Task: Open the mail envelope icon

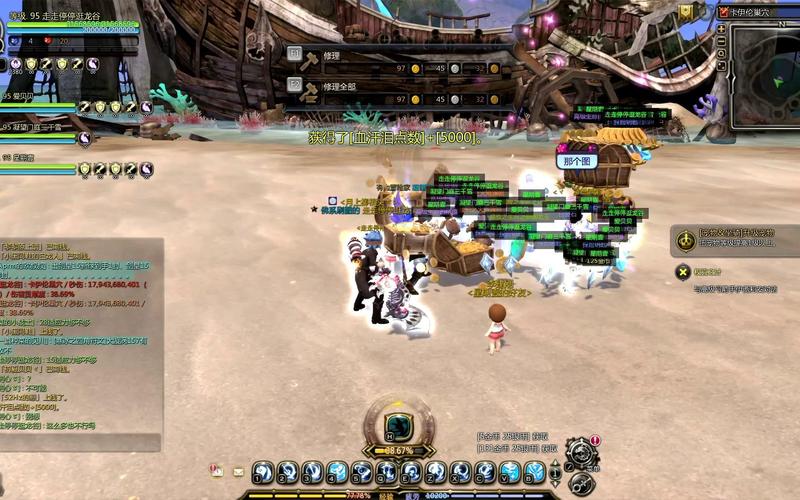Action: point(239,471)
